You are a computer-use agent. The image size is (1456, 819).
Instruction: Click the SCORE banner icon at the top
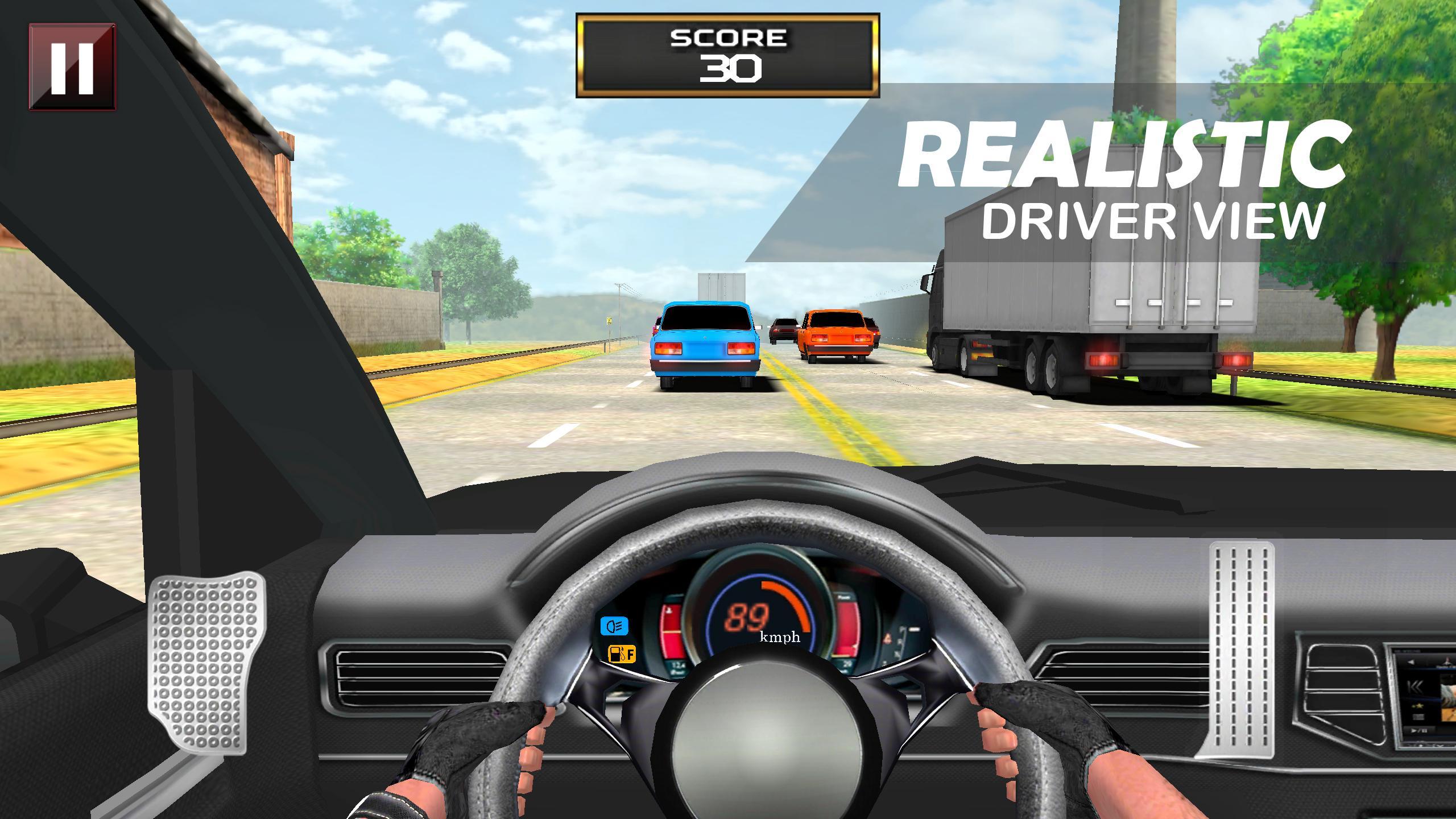point(728,54)
